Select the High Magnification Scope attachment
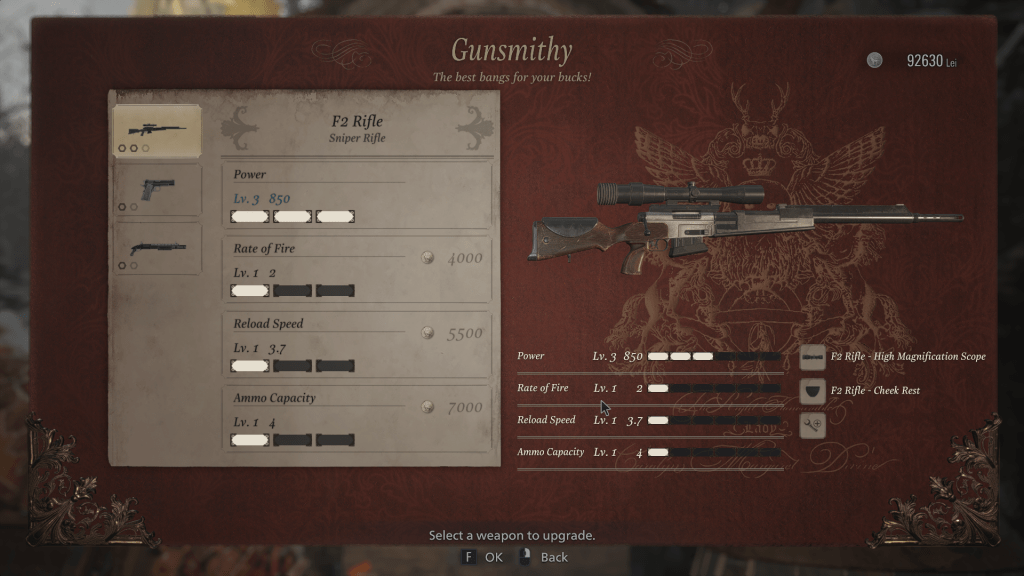The height and width of the screenshot is (576, 1024). pos(814,357)
